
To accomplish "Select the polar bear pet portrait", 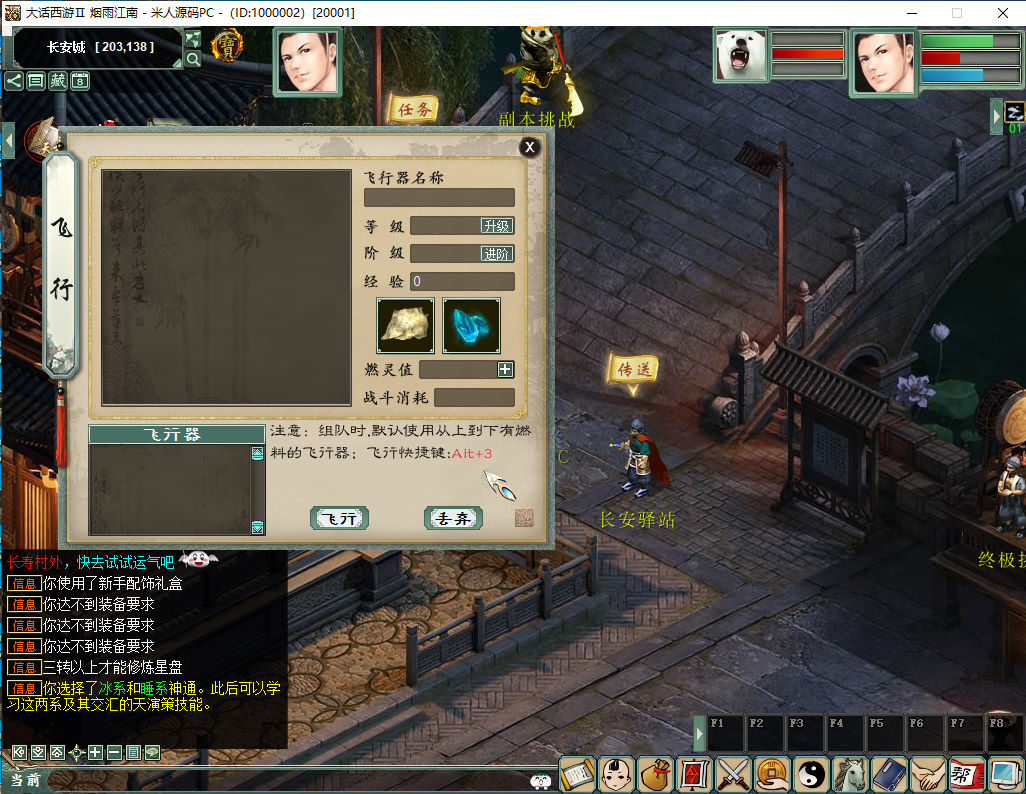I will point(741,55).
